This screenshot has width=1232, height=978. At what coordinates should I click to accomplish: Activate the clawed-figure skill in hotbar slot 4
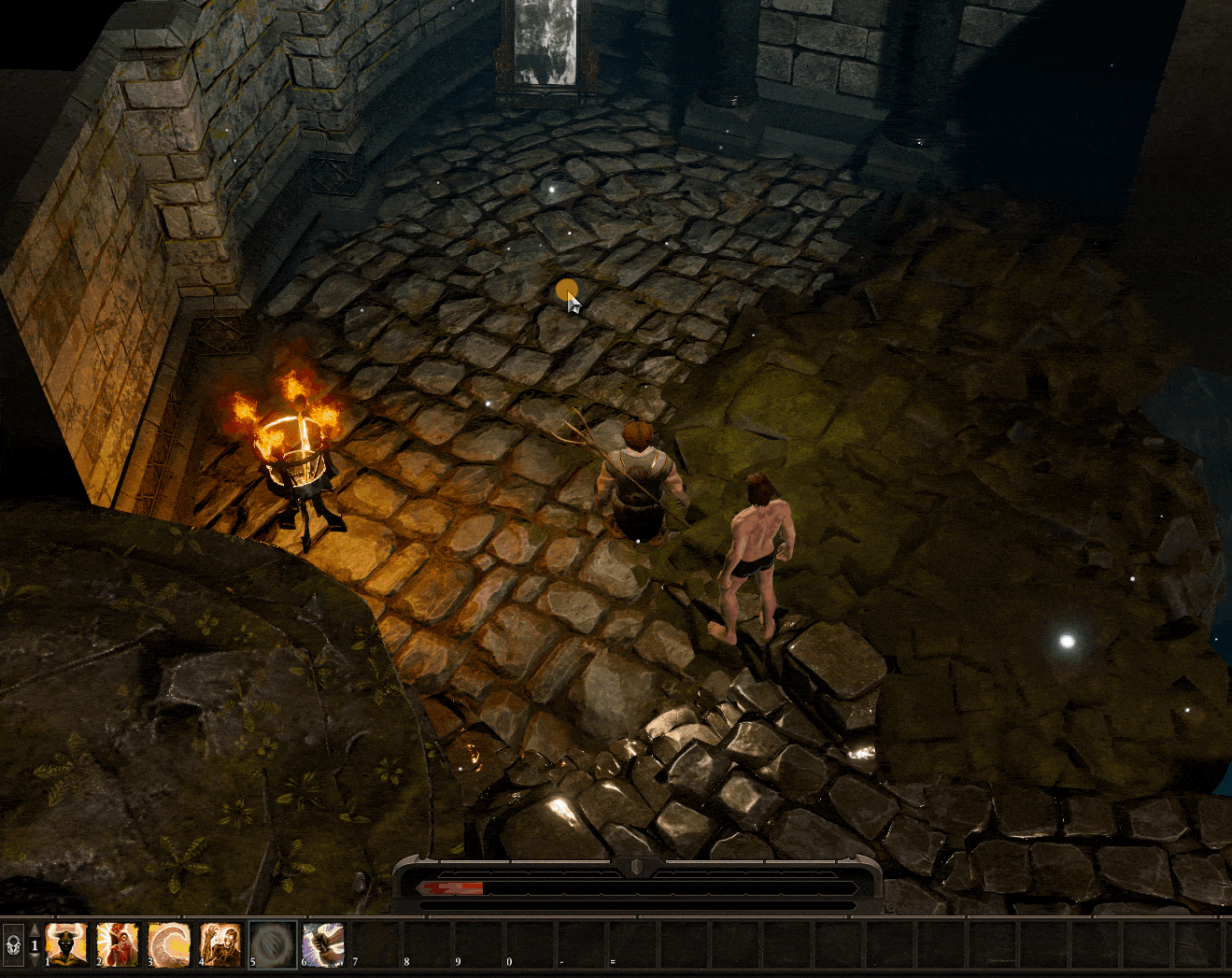219,944
